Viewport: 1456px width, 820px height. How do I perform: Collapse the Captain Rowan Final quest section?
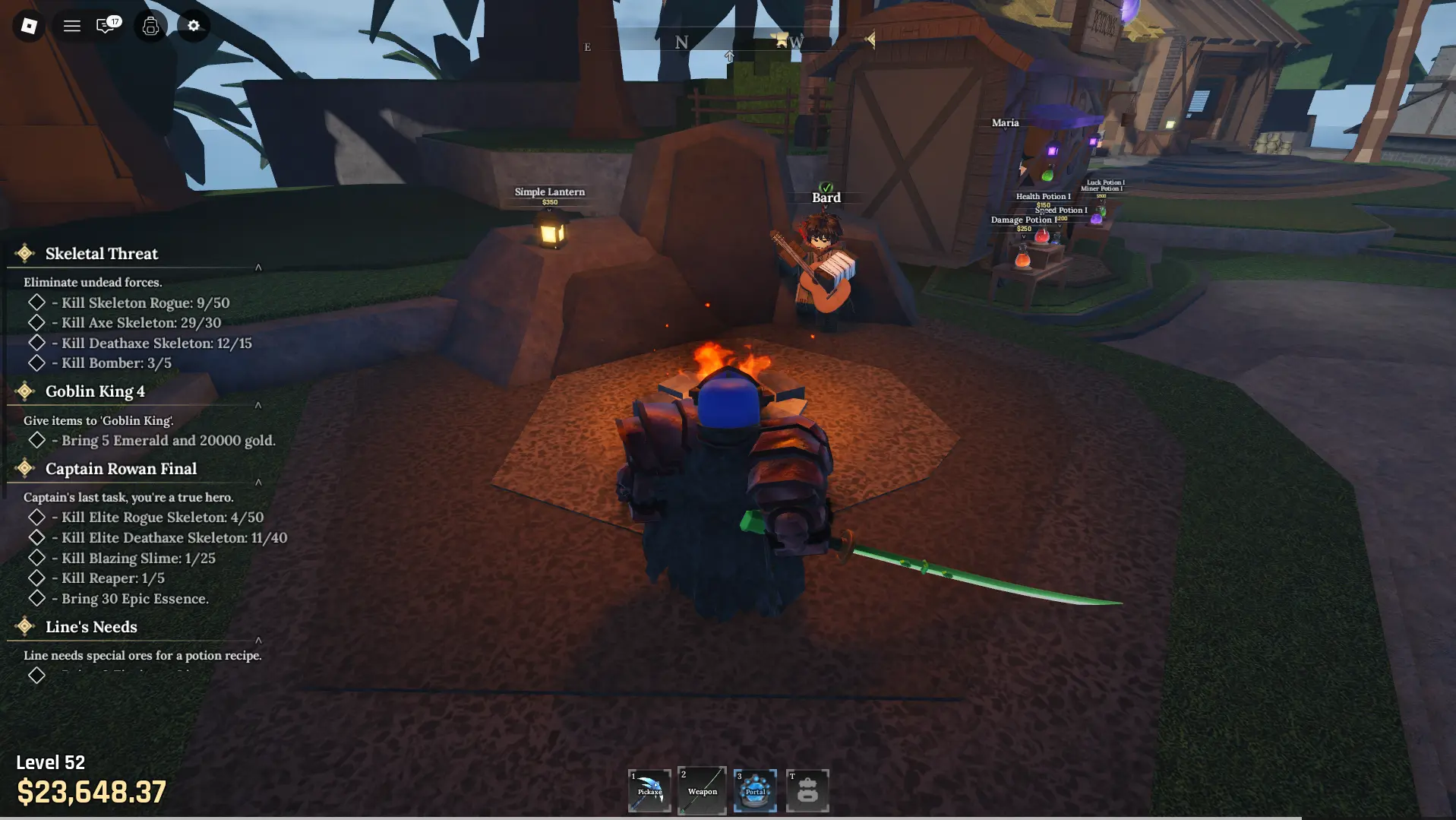[258, 482]
